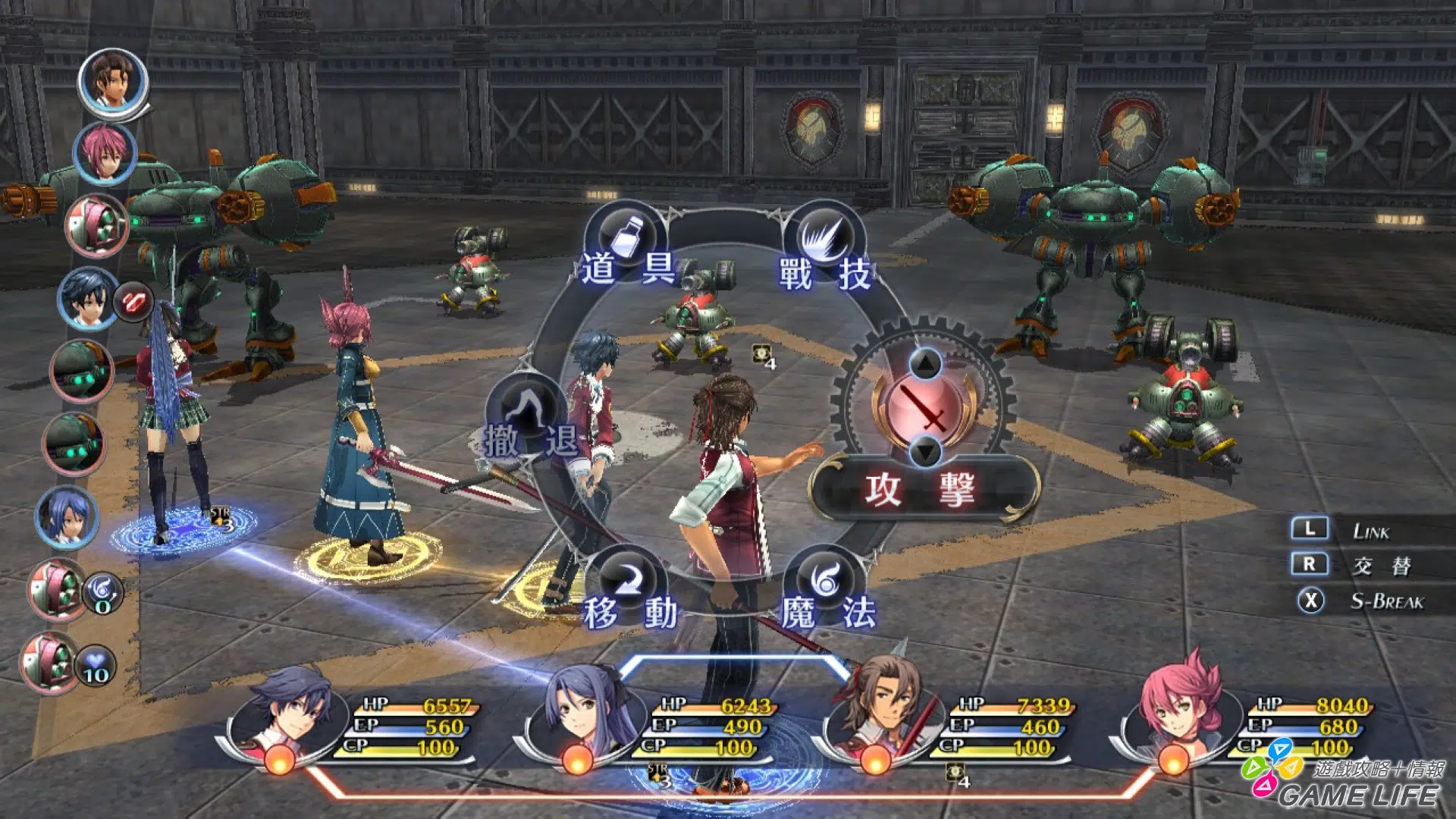Click the top turn-order portrait of the brown-haired man

pyautogui.click(x=113, y=80)
